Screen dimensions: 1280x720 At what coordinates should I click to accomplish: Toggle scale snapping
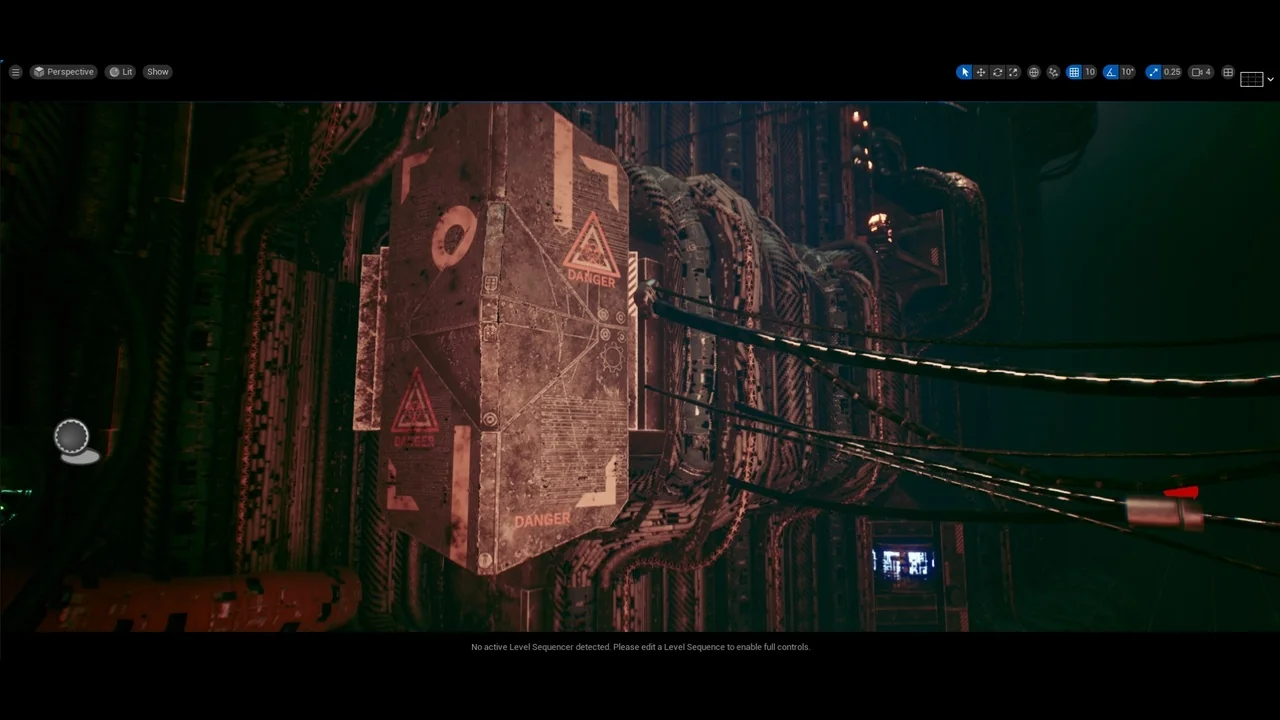pyautogui.click(x=1153, y=71)
